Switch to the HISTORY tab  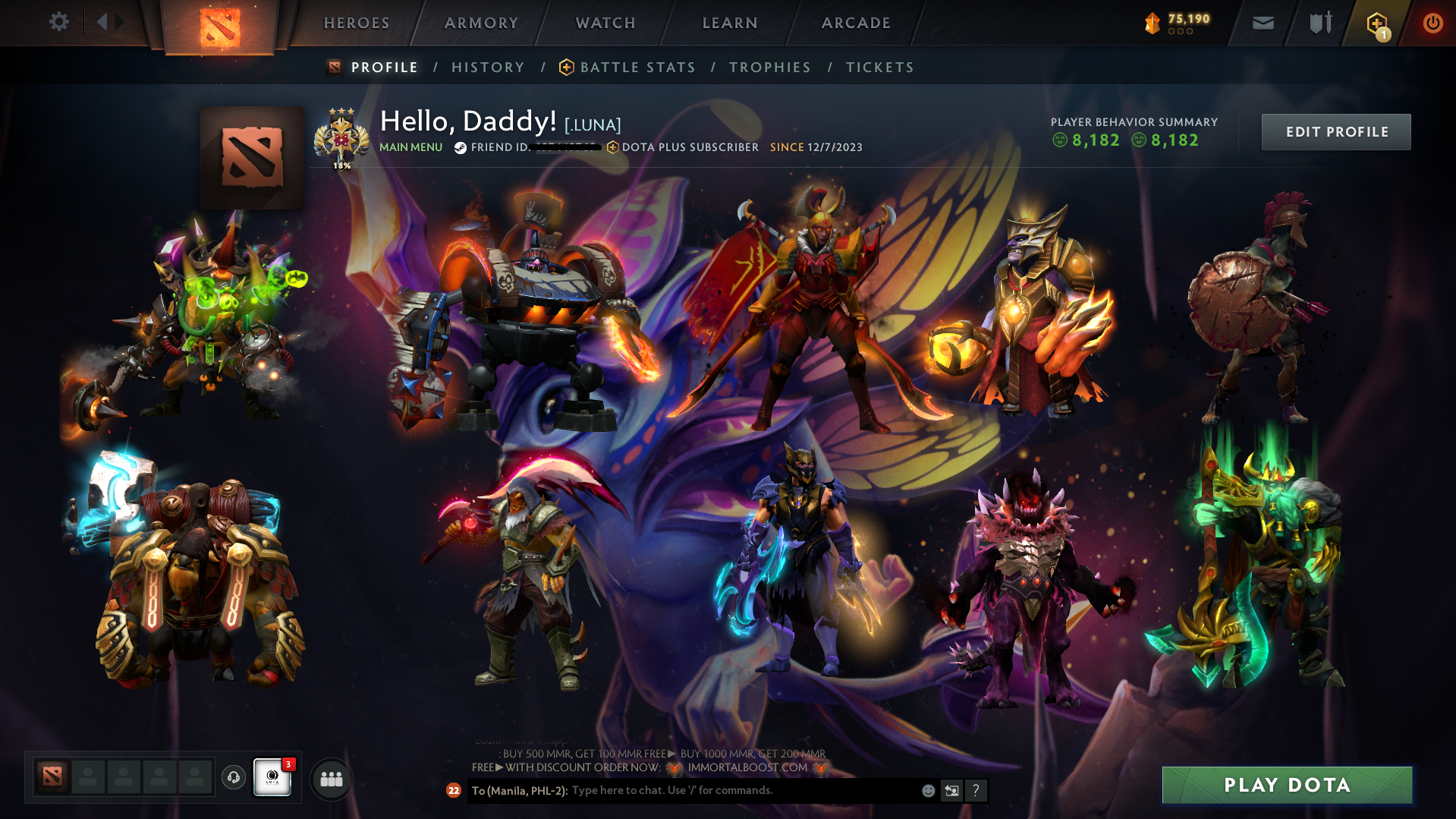click(x=487, y=67)
